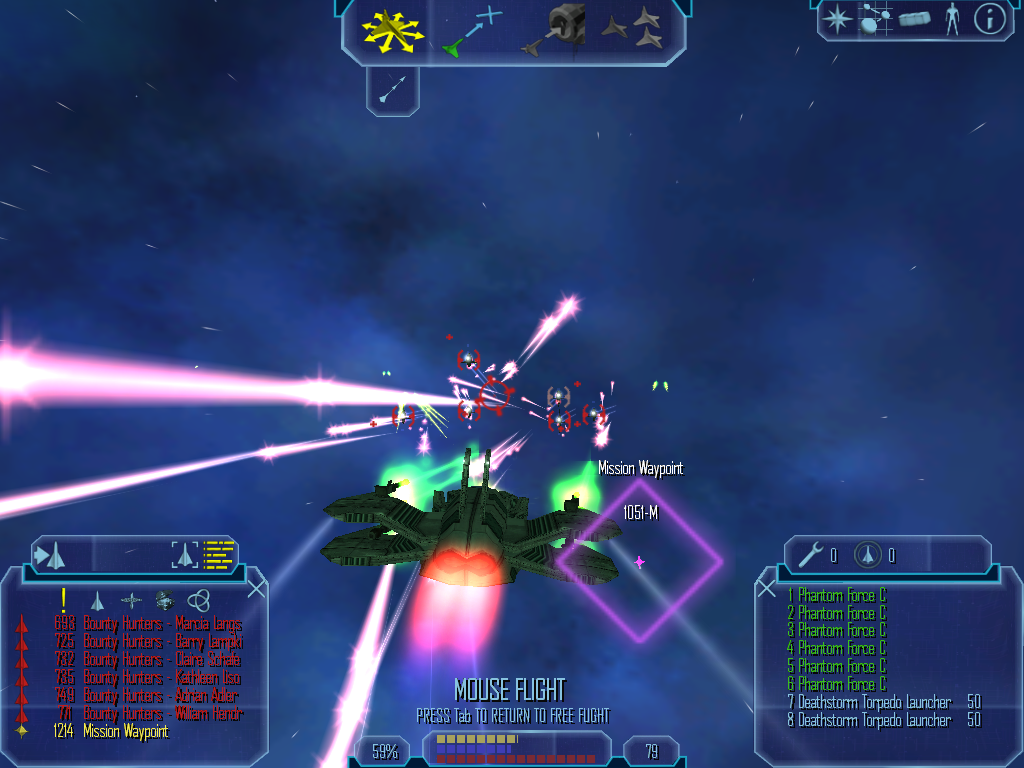Close the target list panel
The image size is (1024, 768).
pos(256,589)
